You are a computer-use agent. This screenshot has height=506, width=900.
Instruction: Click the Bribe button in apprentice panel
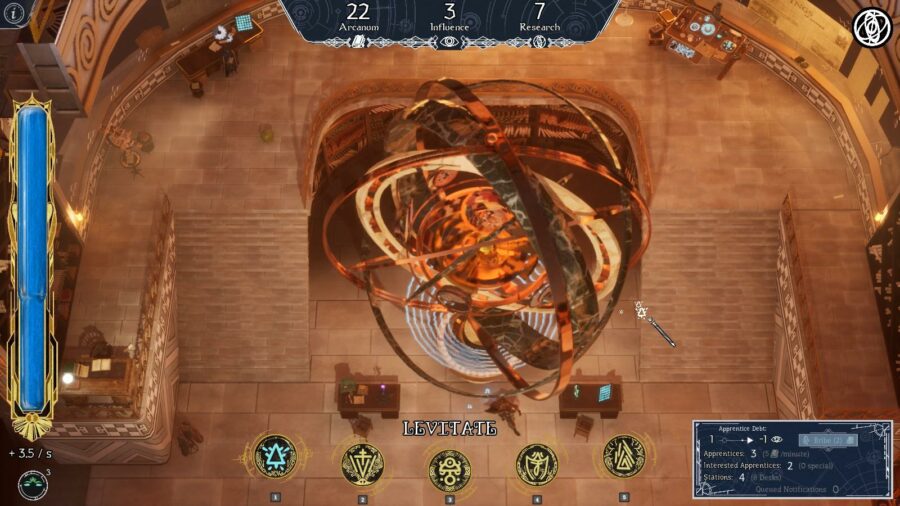coord(828,439)
